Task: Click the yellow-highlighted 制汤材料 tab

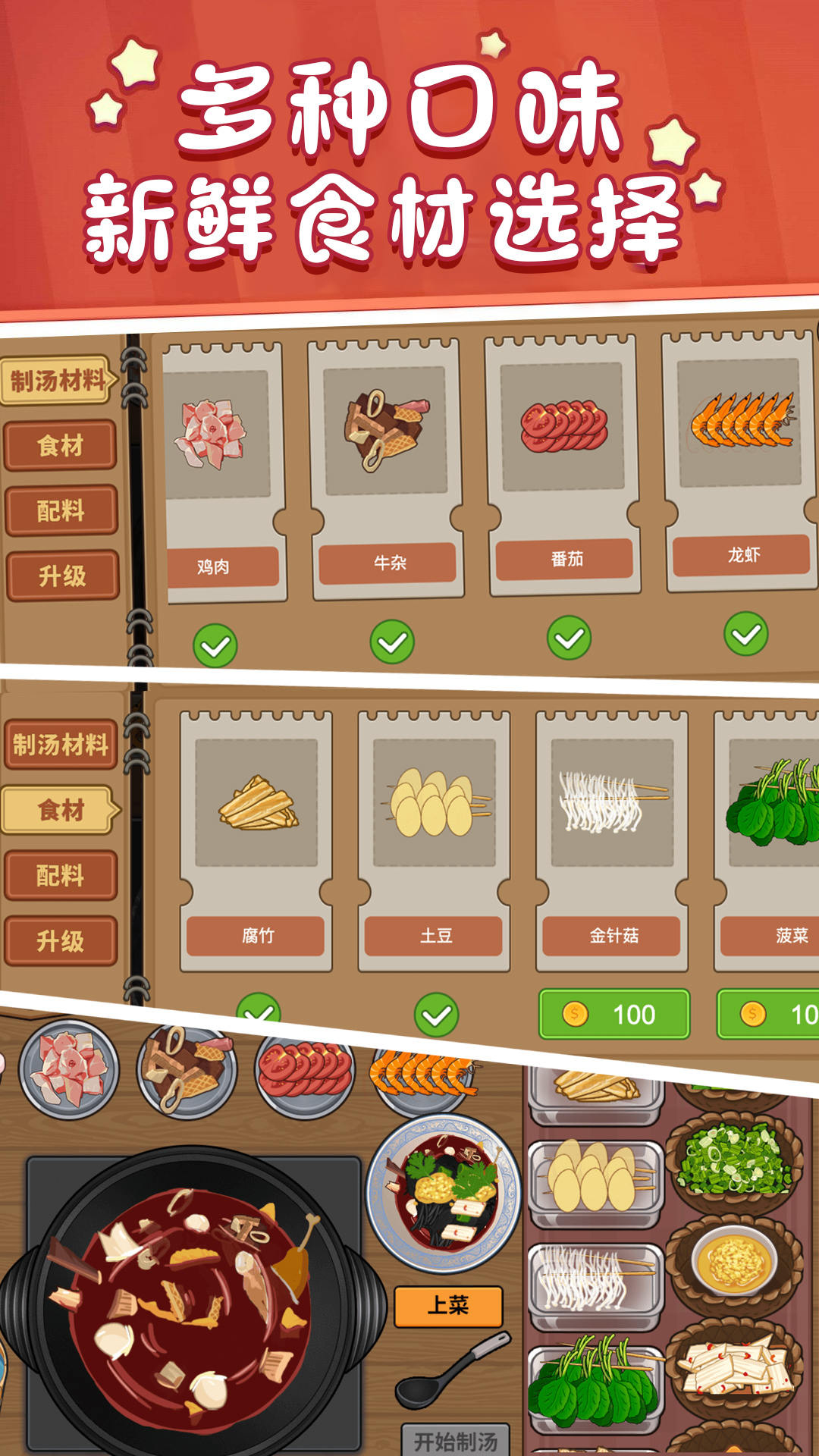Action: (58, 380)
